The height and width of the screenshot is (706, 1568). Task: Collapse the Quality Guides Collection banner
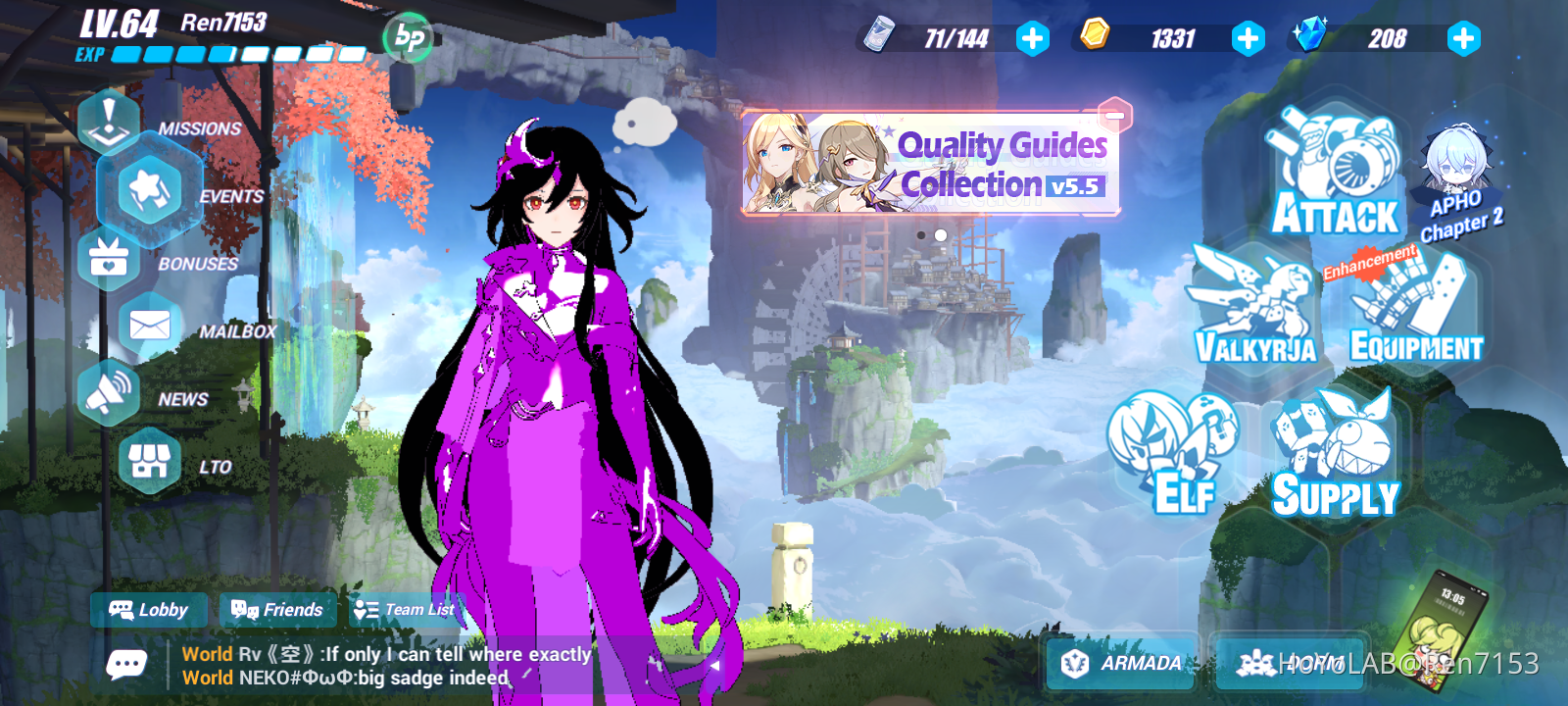click(x=1113, y=115)
